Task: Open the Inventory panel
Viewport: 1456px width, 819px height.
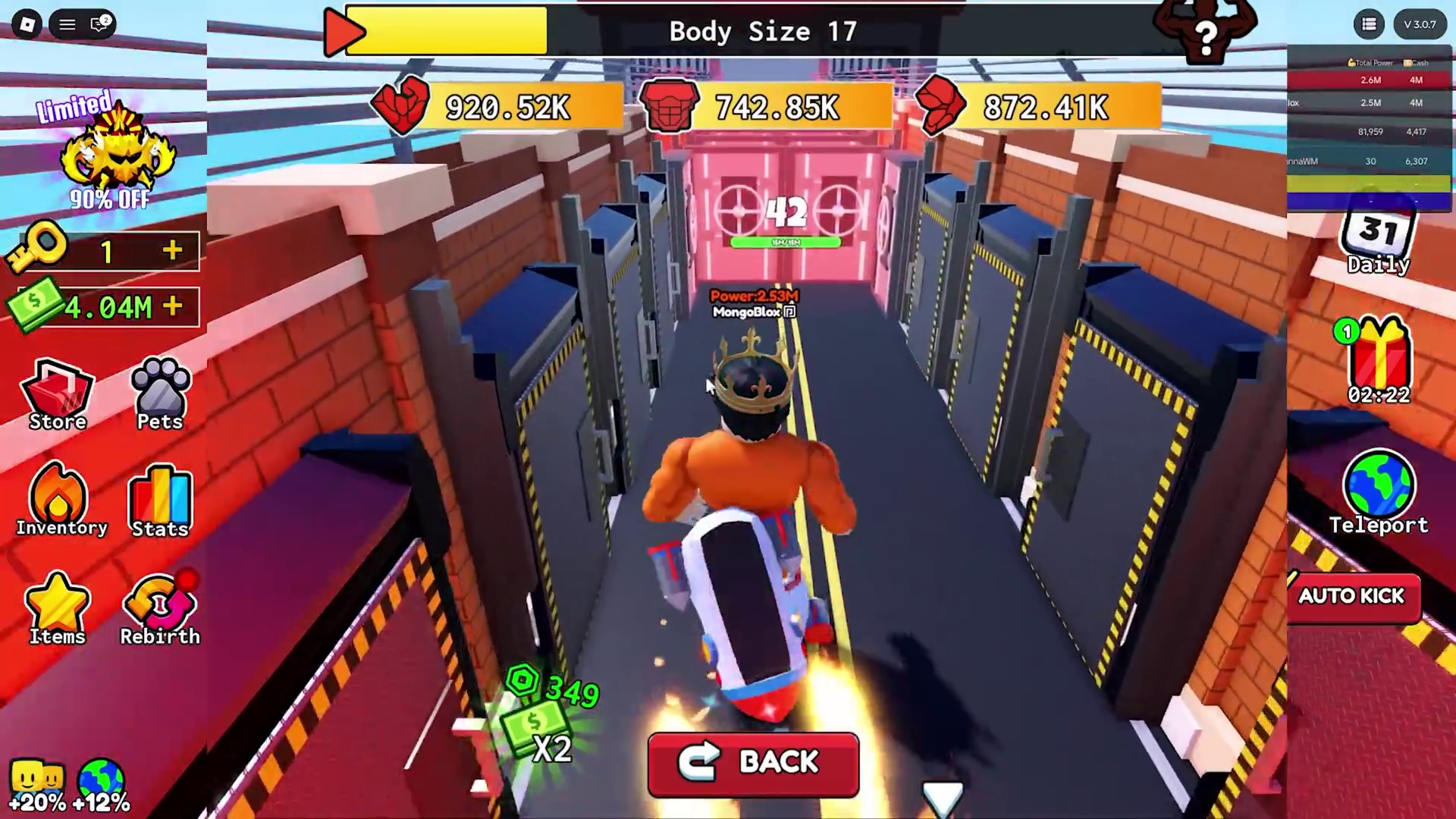Action: [59, 500]
